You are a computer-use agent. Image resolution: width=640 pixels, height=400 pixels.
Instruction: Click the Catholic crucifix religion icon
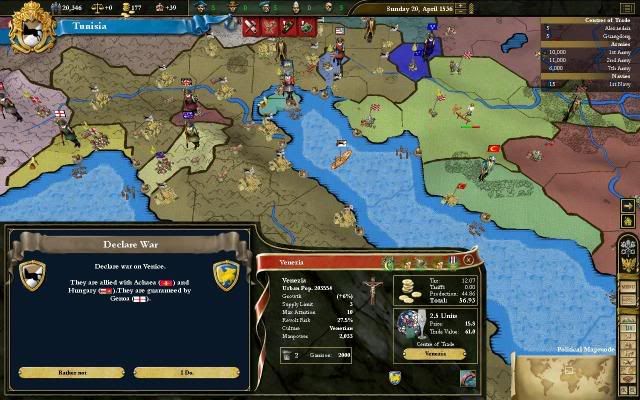pyautogui.click(x=370, y=293)
